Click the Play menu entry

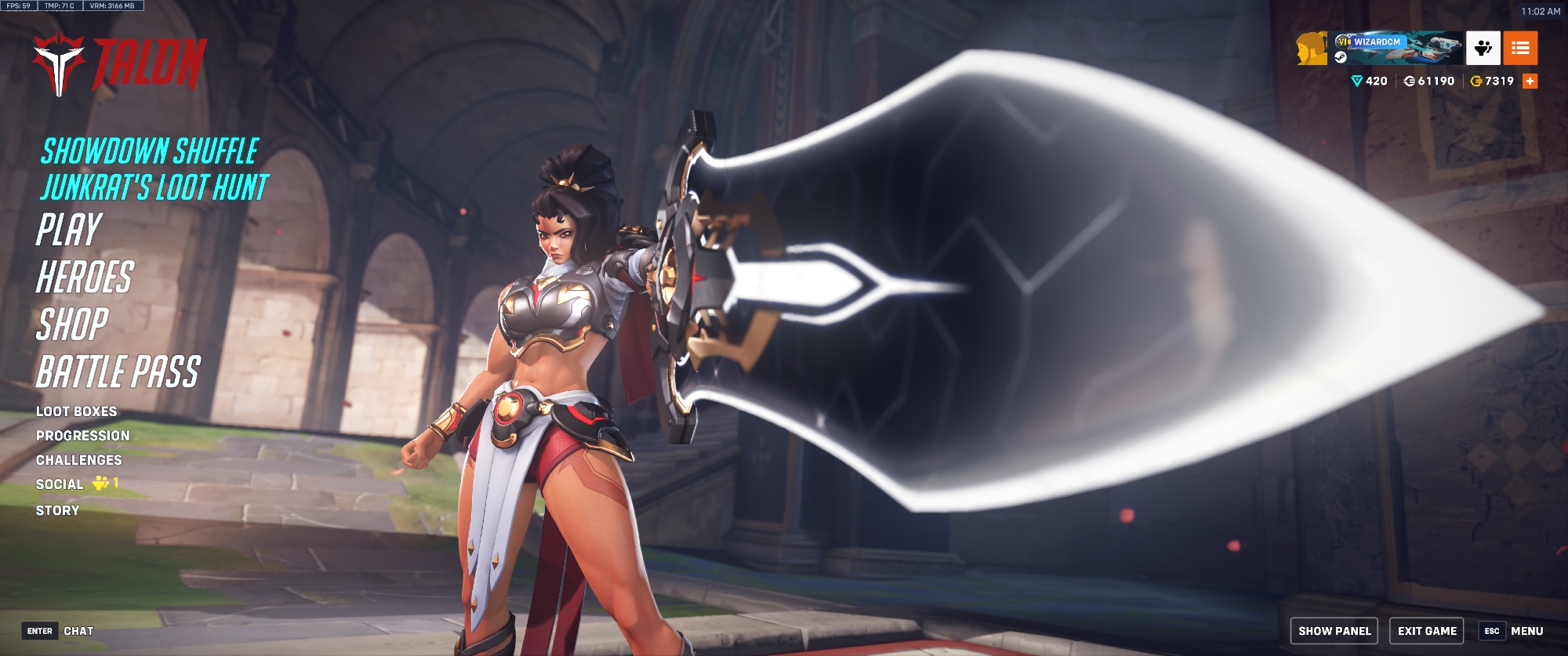pyautogui.click(x=69, y=230)
